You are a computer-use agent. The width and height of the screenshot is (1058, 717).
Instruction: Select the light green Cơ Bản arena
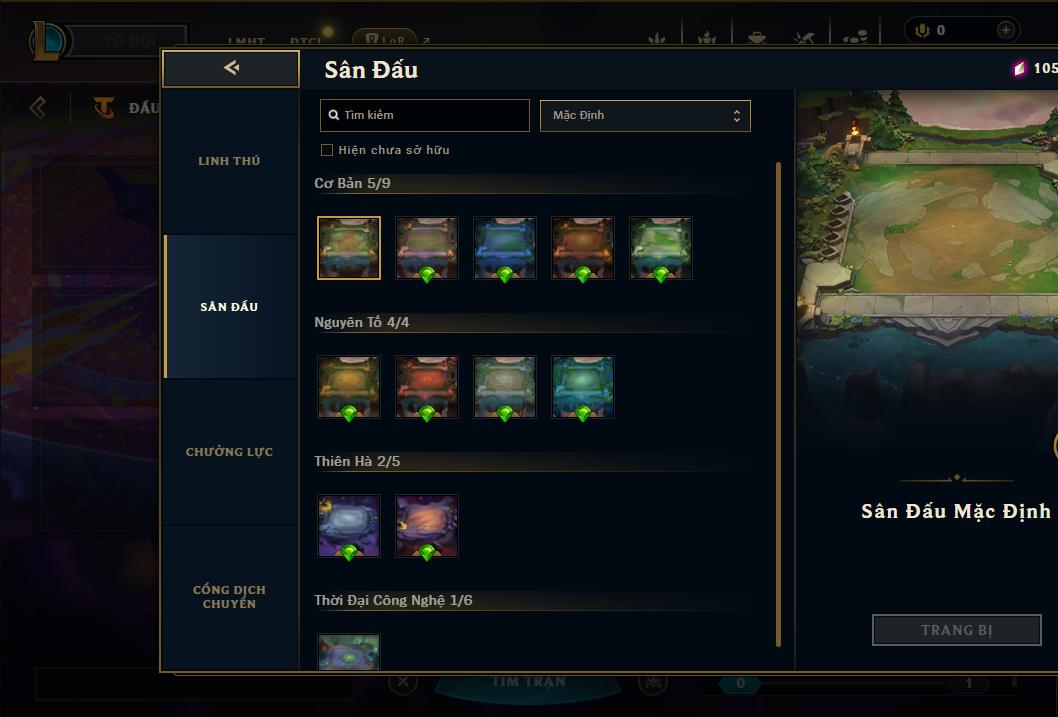pos(661,248)
